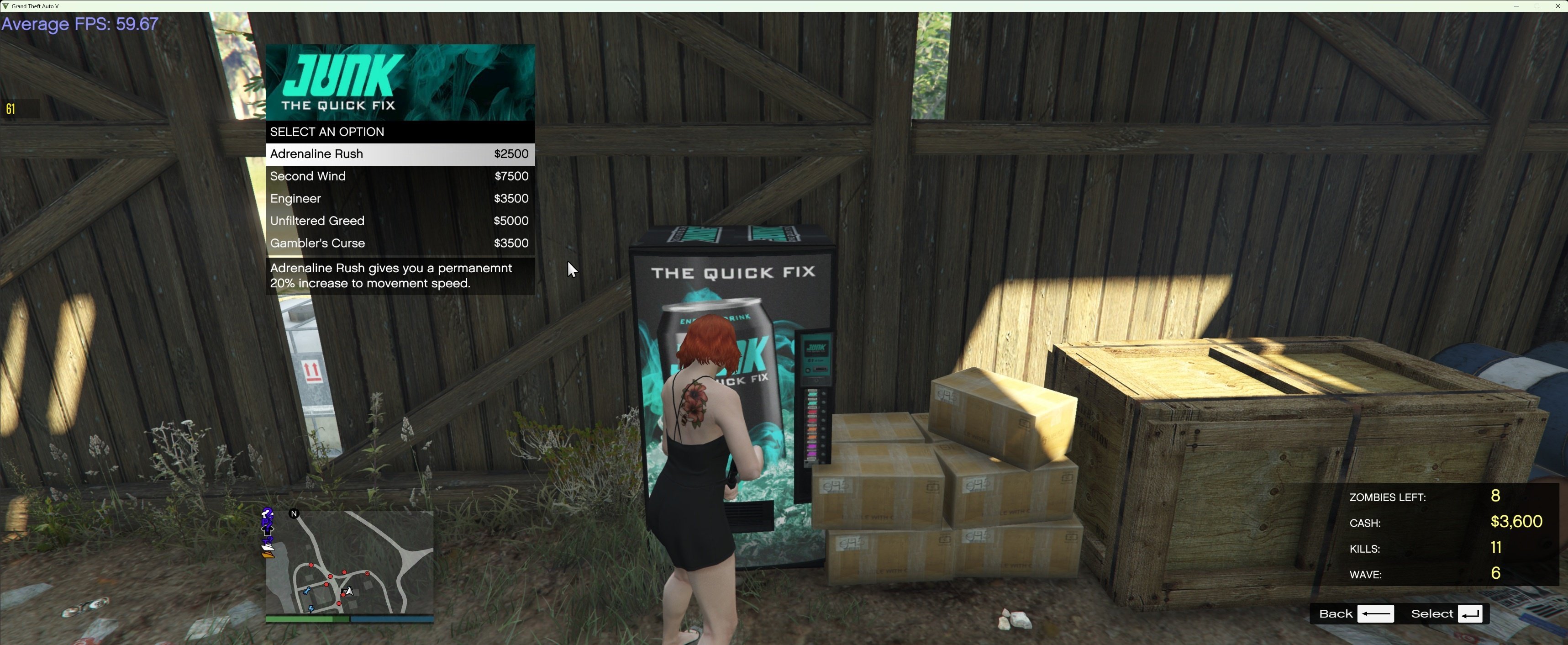This screenshot has height=645, width=1568.
Task: Choose Second Wind for $7500
Action: (399, 177)
